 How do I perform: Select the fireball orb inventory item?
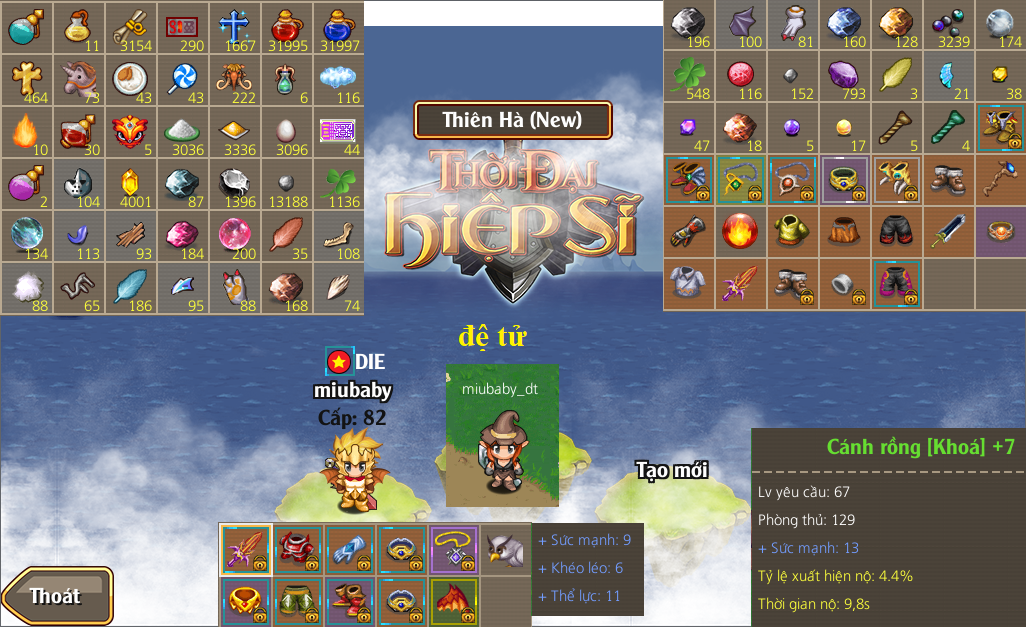point(741,231)
